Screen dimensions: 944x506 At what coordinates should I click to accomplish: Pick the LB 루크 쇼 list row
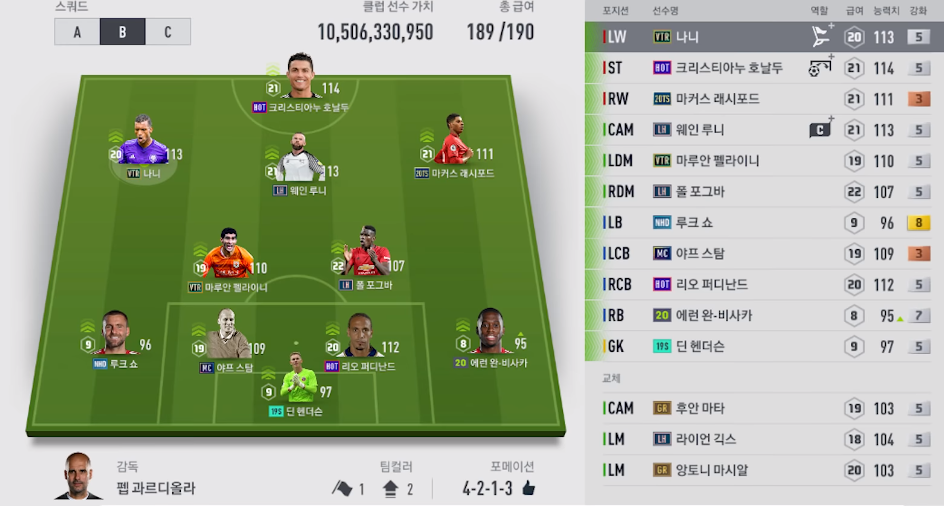(x=764, y=223)
